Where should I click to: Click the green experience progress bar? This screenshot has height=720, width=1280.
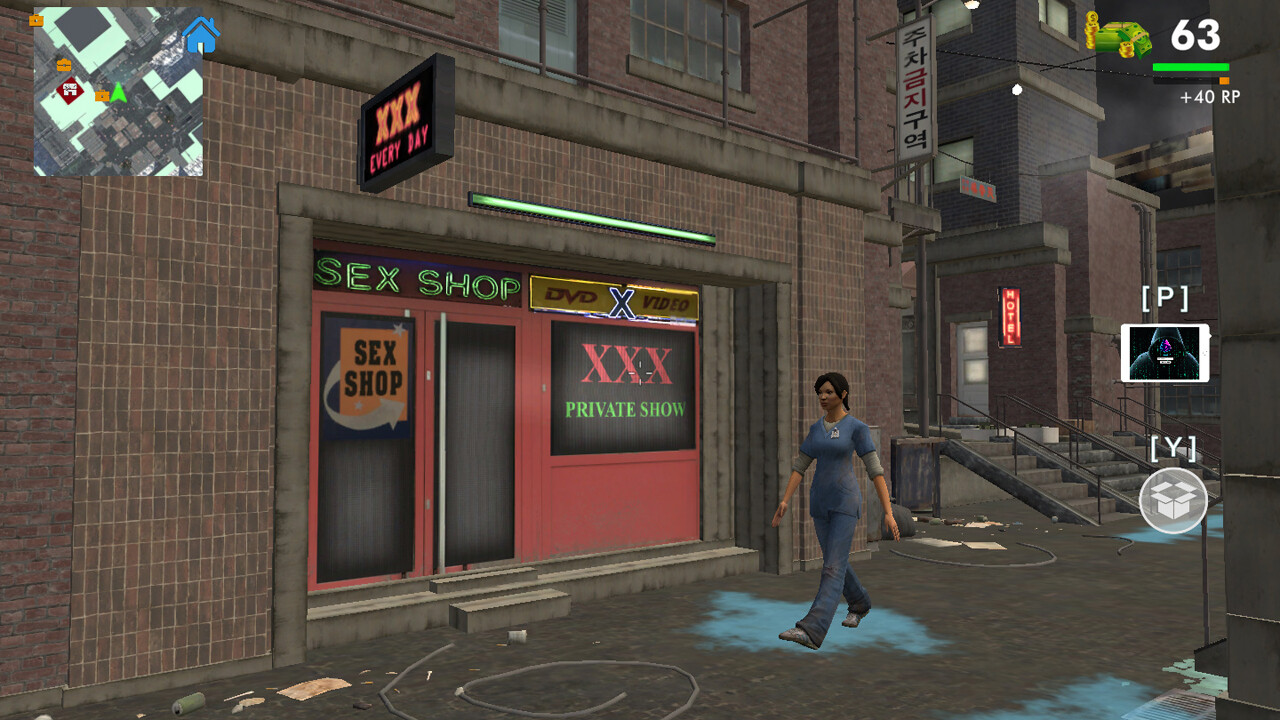pyautogui.click(x=1190, y=68)
